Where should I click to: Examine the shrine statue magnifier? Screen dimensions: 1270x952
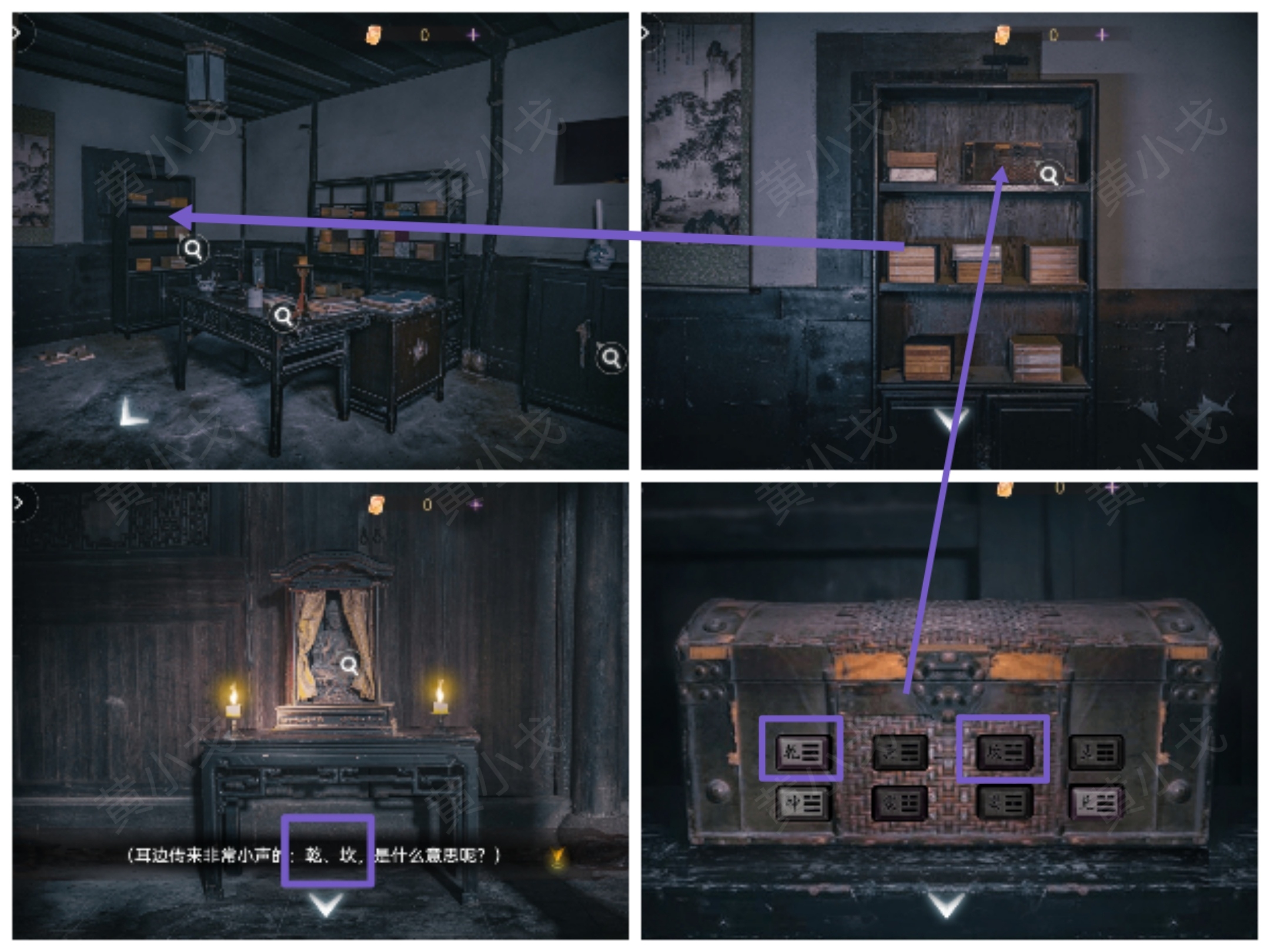(x=349, y=665)
